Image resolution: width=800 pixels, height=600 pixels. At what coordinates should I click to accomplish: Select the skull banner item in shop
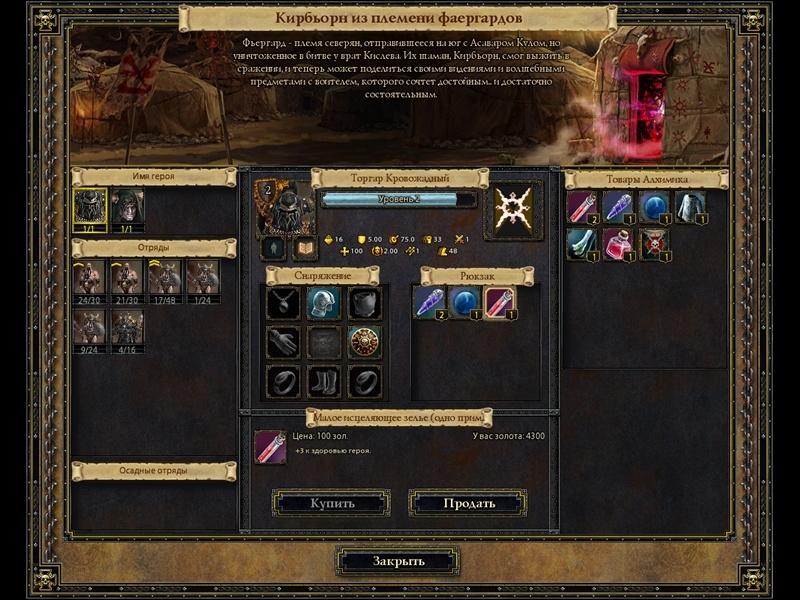pyautogui.click(x=654, y=244)
